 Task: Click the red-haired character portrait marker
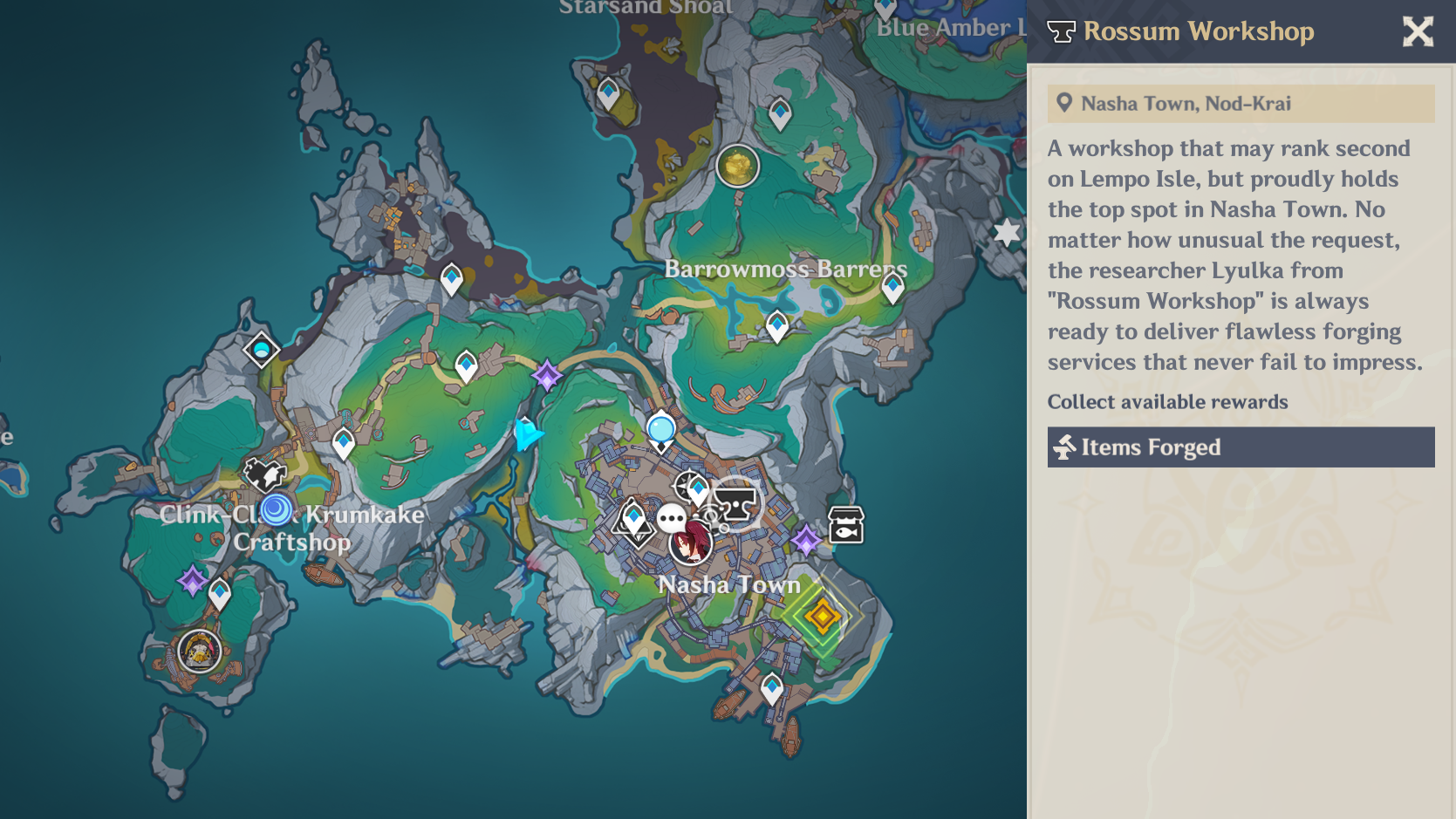point(691,543)
